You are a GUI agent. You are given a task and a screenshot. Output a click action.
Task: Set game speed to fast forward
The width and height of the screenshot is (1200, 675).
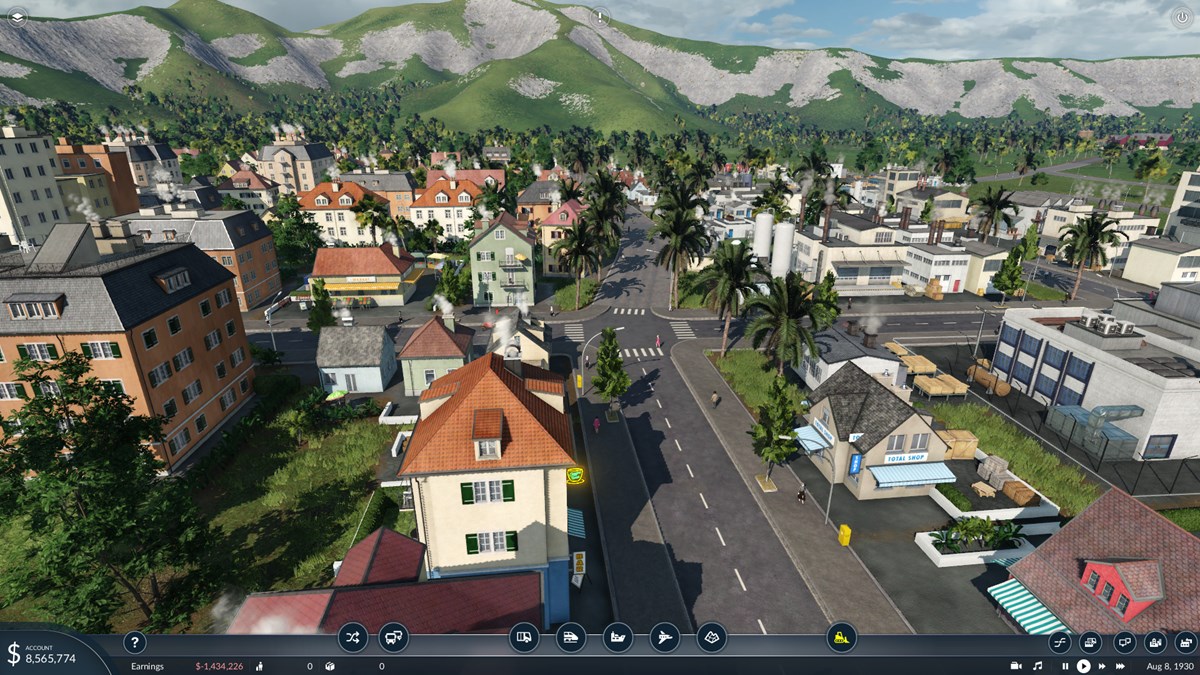(x=1102, y=666)
